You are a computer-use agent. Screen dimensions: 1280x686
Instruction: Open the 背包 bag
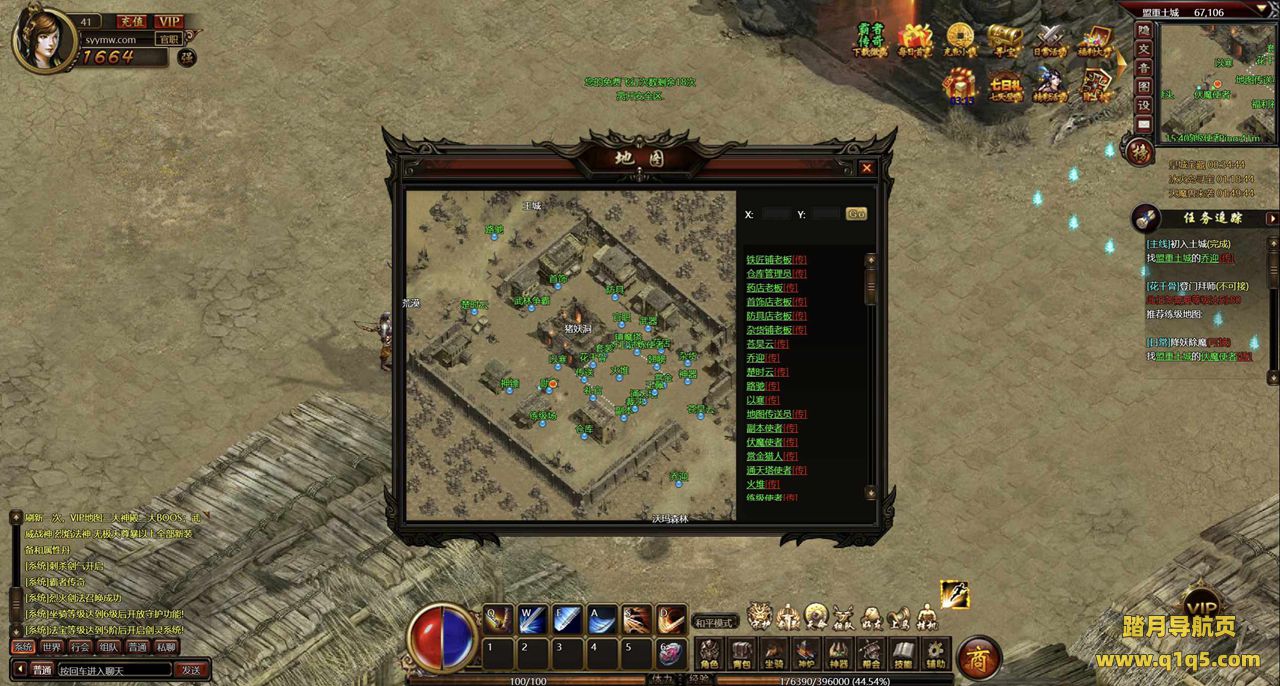(741, 654)
